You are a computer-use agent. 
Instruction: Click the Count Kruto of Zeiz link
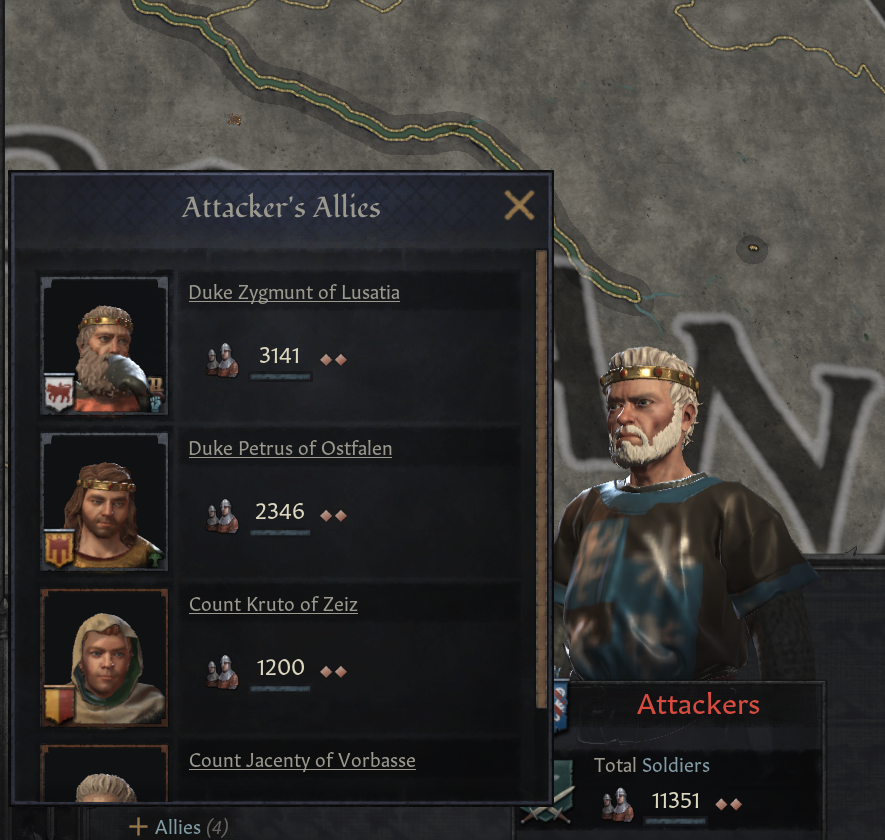click(273, 605)
